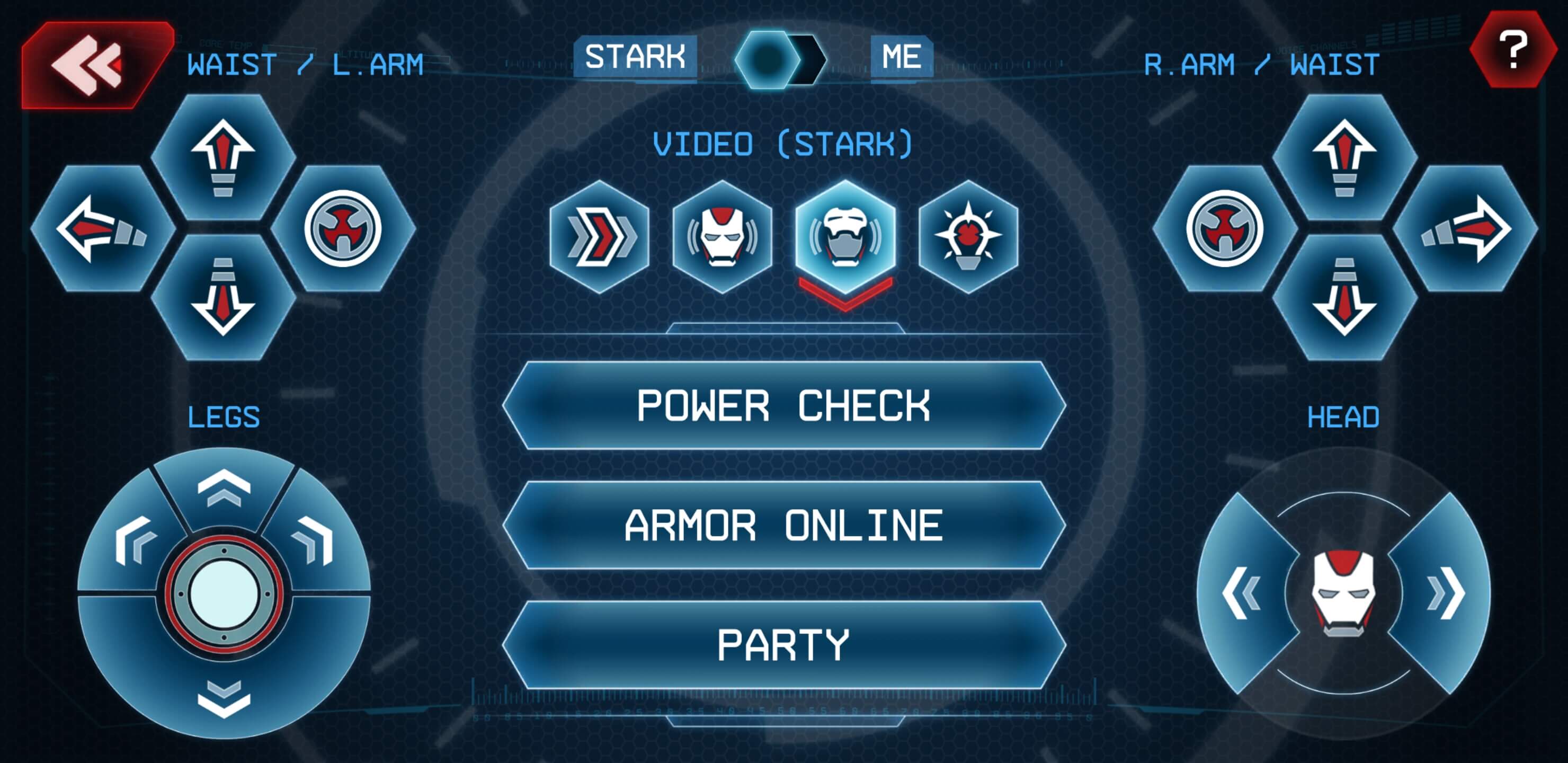Choose the closed Iron Man helmet icon
Viewport: 1568px width, 763px height.
point(723,236)
